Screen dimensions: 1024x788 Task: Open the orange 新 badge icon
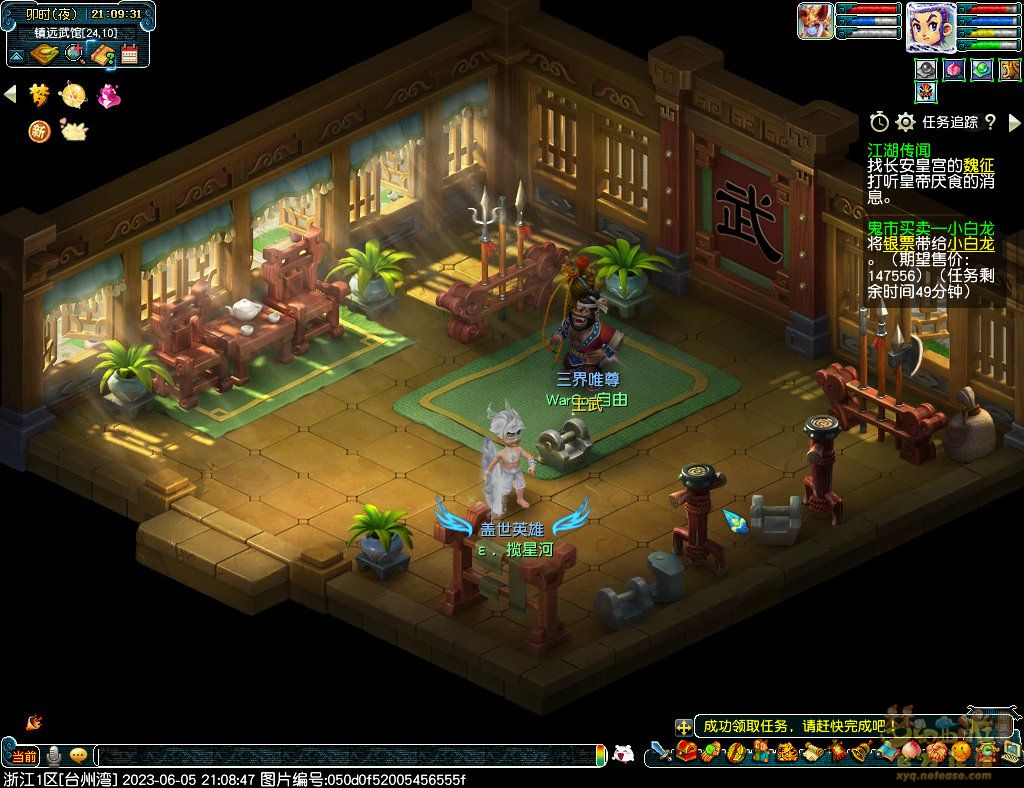[x=40, y=131]
